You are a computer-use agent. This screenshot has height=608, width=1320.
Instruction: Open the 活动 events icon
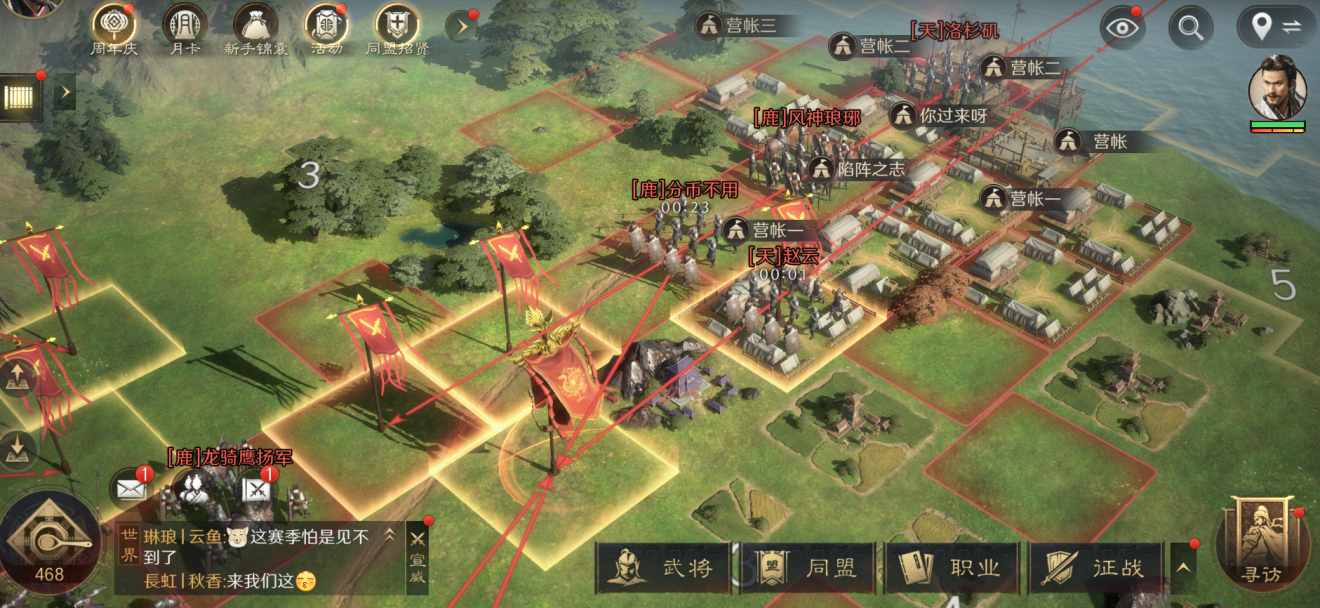(326, 25)
